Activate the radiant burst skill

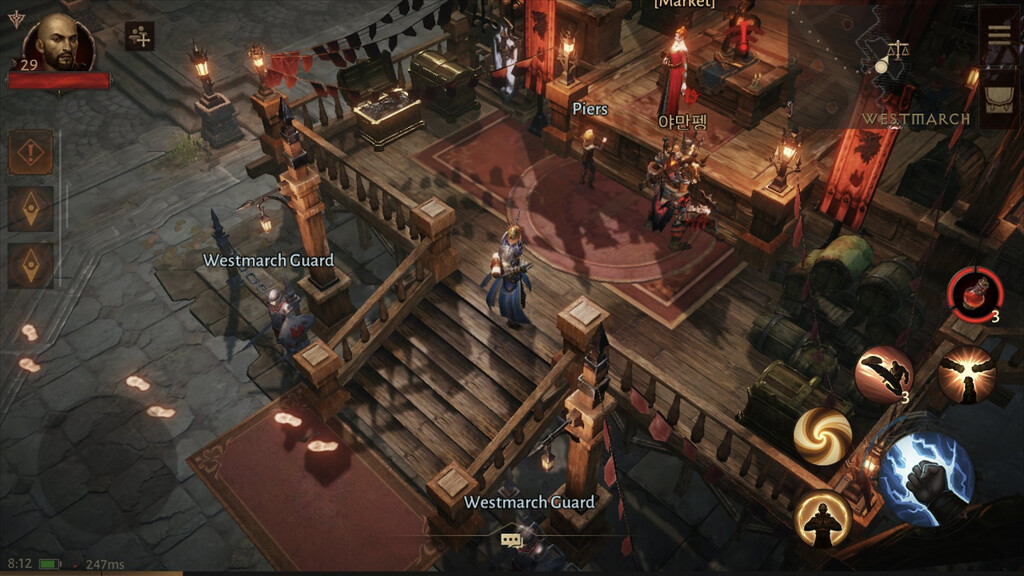[966, 374]
